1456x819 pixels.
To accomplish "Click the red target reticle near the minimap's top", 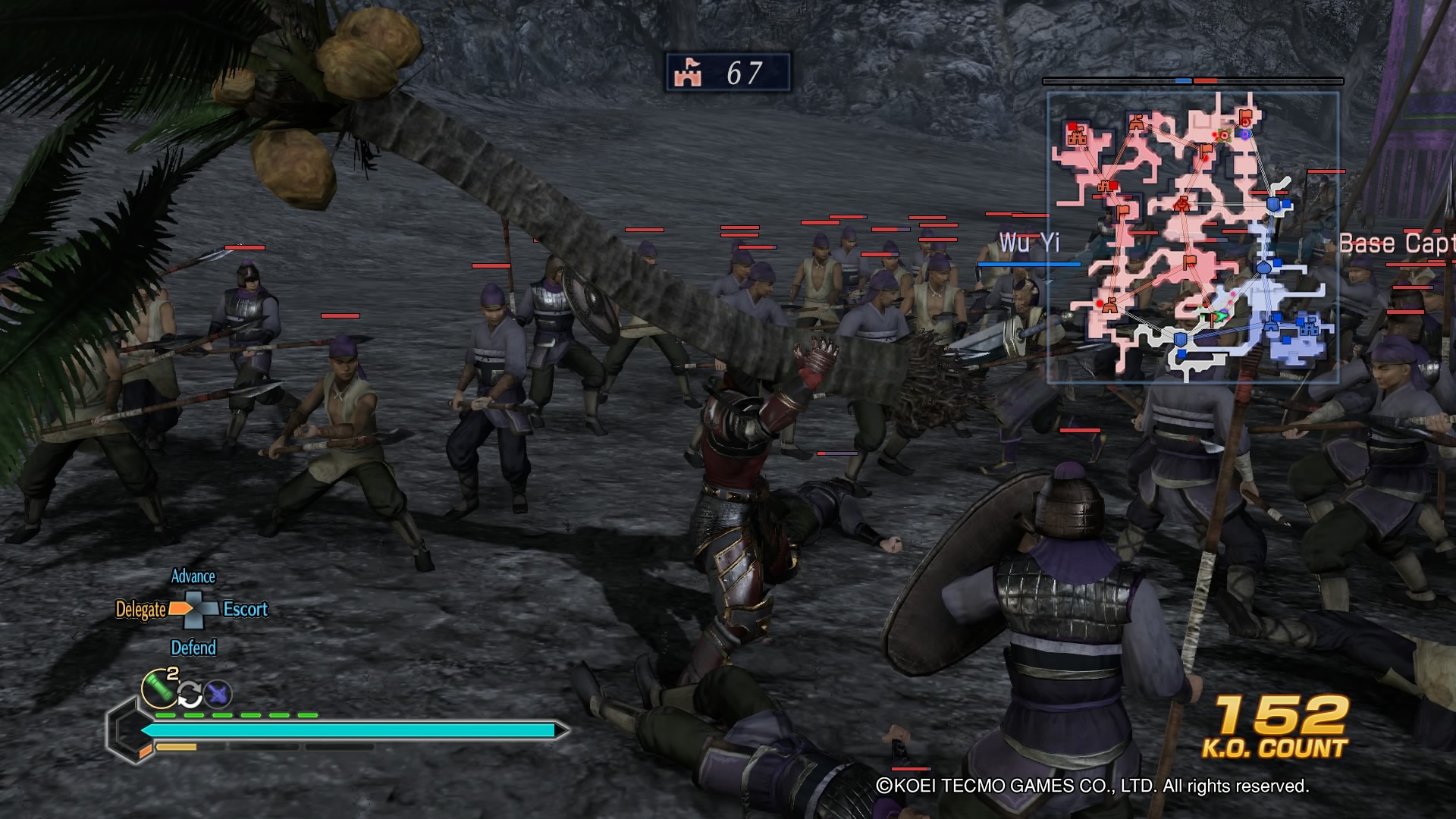I will click(1223, 136).
